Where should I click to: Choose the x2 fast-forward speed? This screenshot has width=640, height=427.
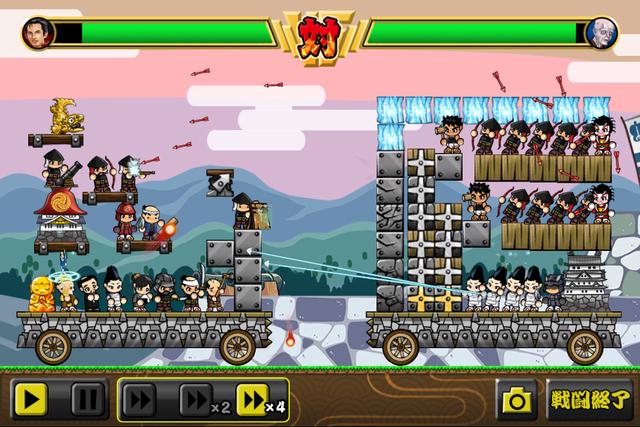point(201,401)
